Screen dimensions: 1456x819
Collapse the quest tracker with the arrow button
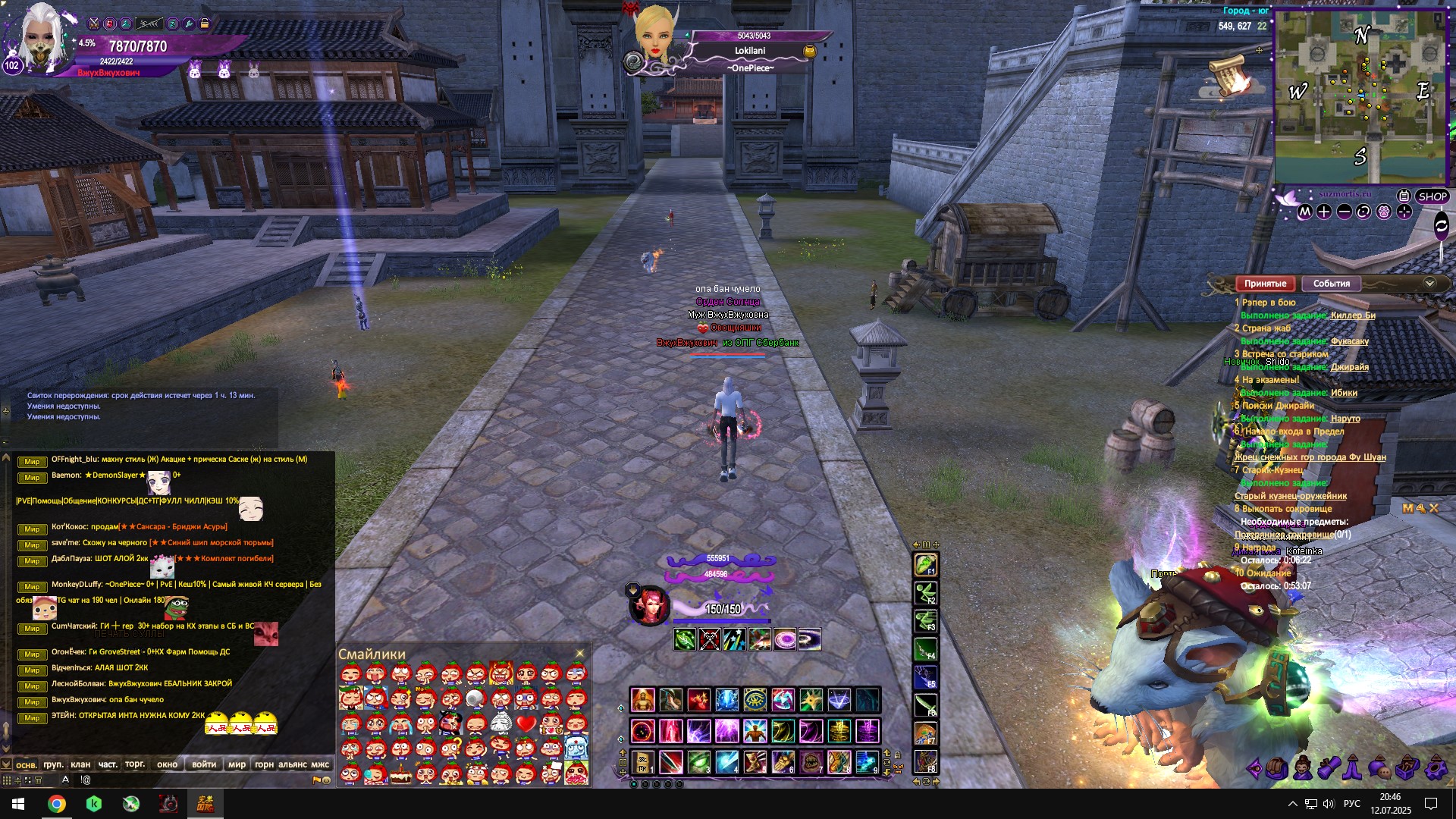1429,284
